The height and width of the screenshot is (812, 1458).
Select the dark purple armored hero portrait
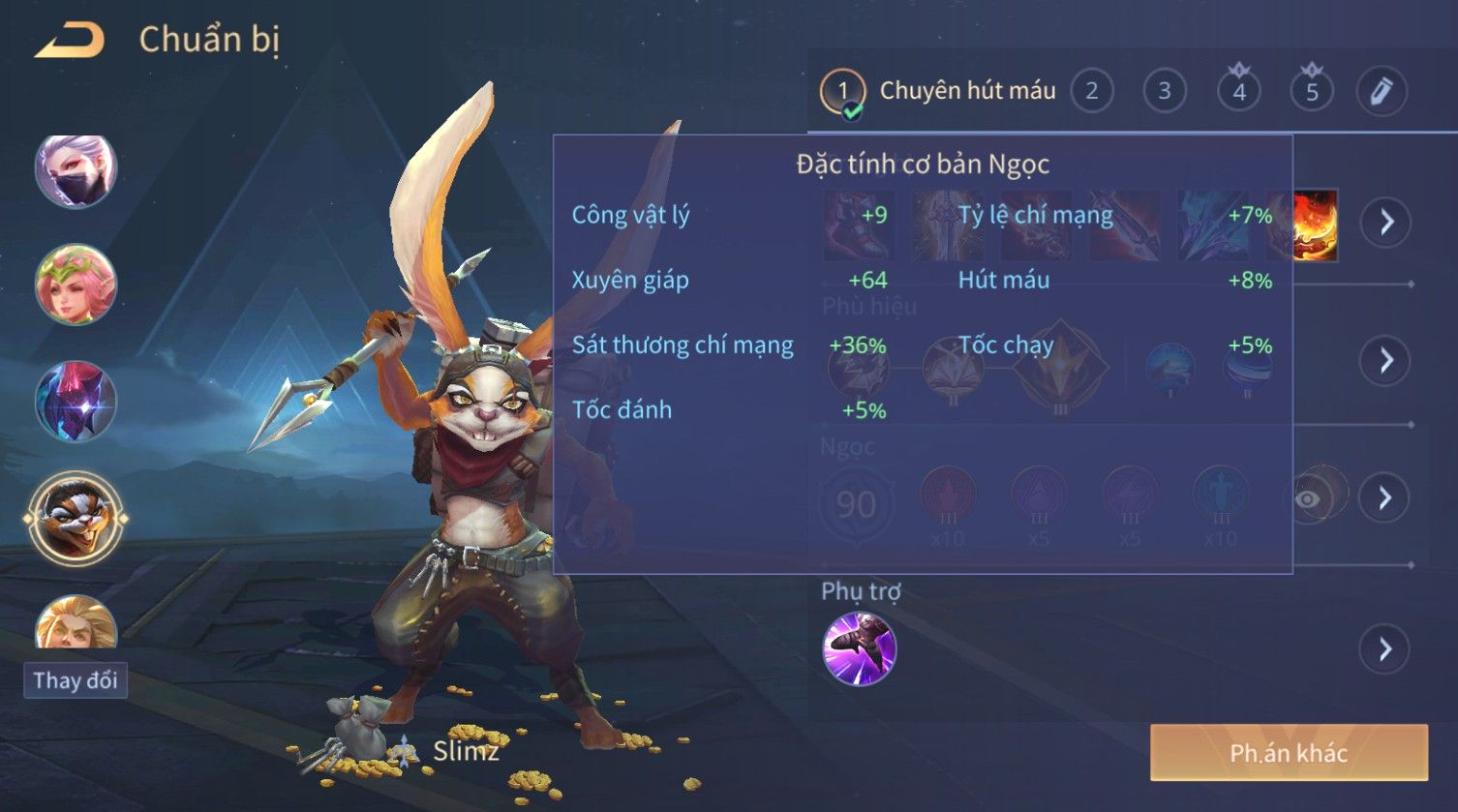pos(76,401)
